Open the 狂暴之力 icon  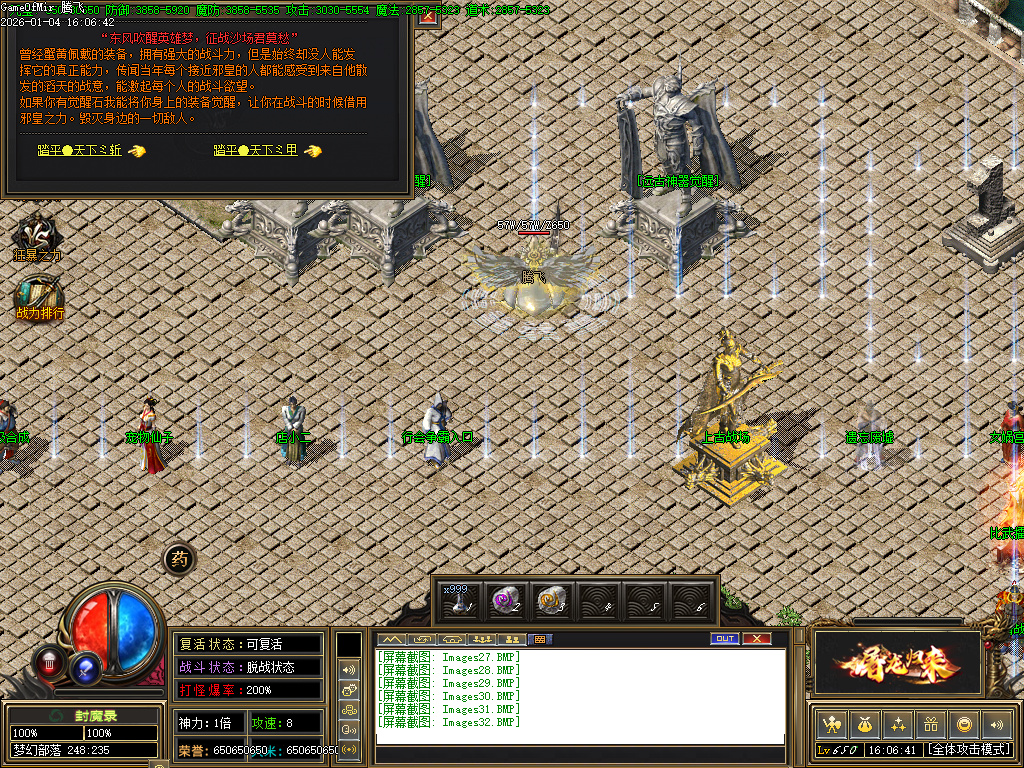click(x=38, y=236)
